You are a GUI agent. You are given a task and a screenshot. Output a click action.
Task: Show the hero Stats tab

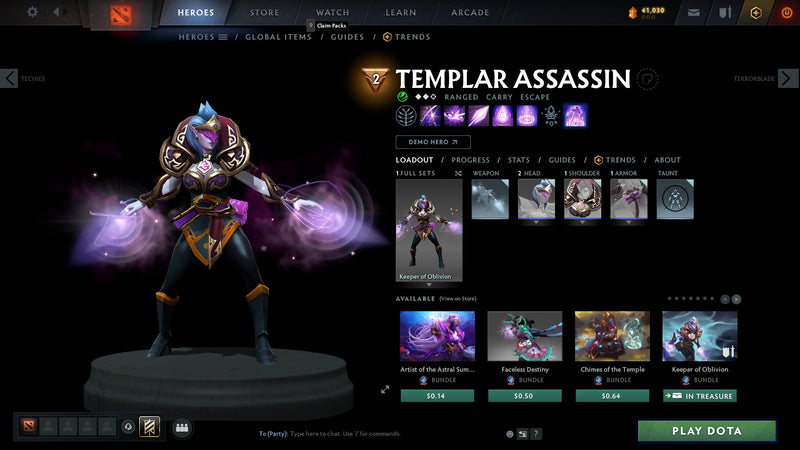[x=518, y=160]
